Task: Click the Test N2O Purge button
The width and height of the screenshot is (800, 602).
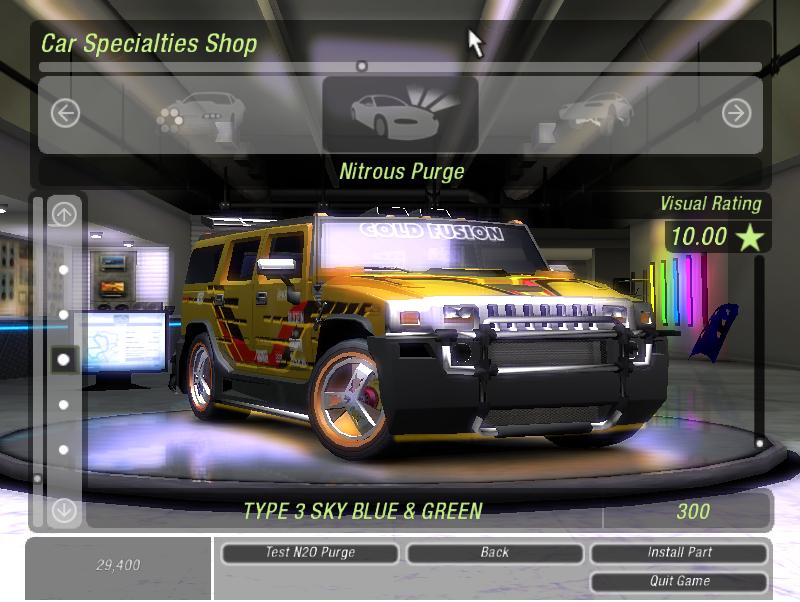Action: click(x=310, y=552)
